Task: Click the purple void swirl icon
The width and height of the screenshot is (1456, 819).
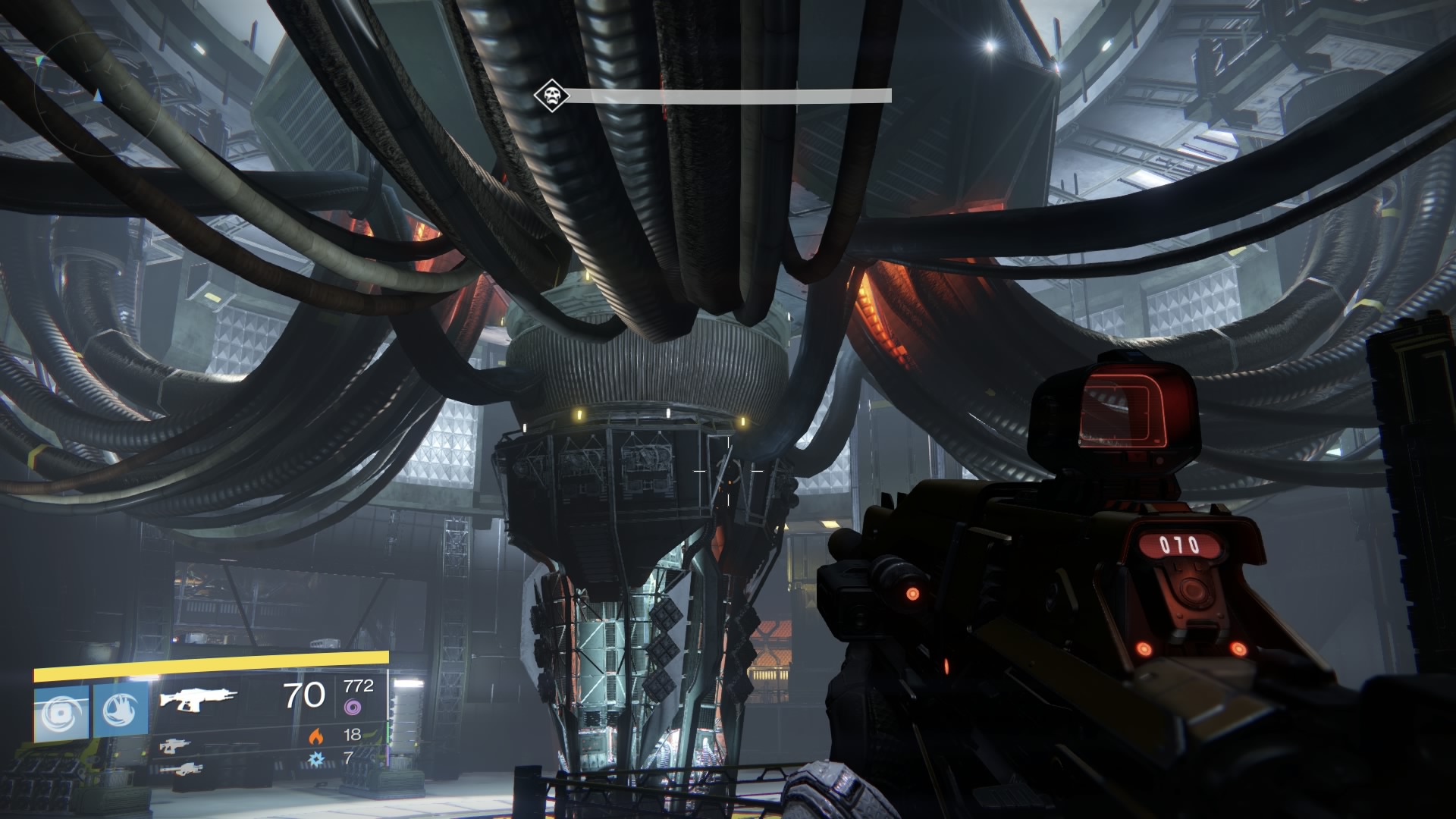Action: coord(353,708)
